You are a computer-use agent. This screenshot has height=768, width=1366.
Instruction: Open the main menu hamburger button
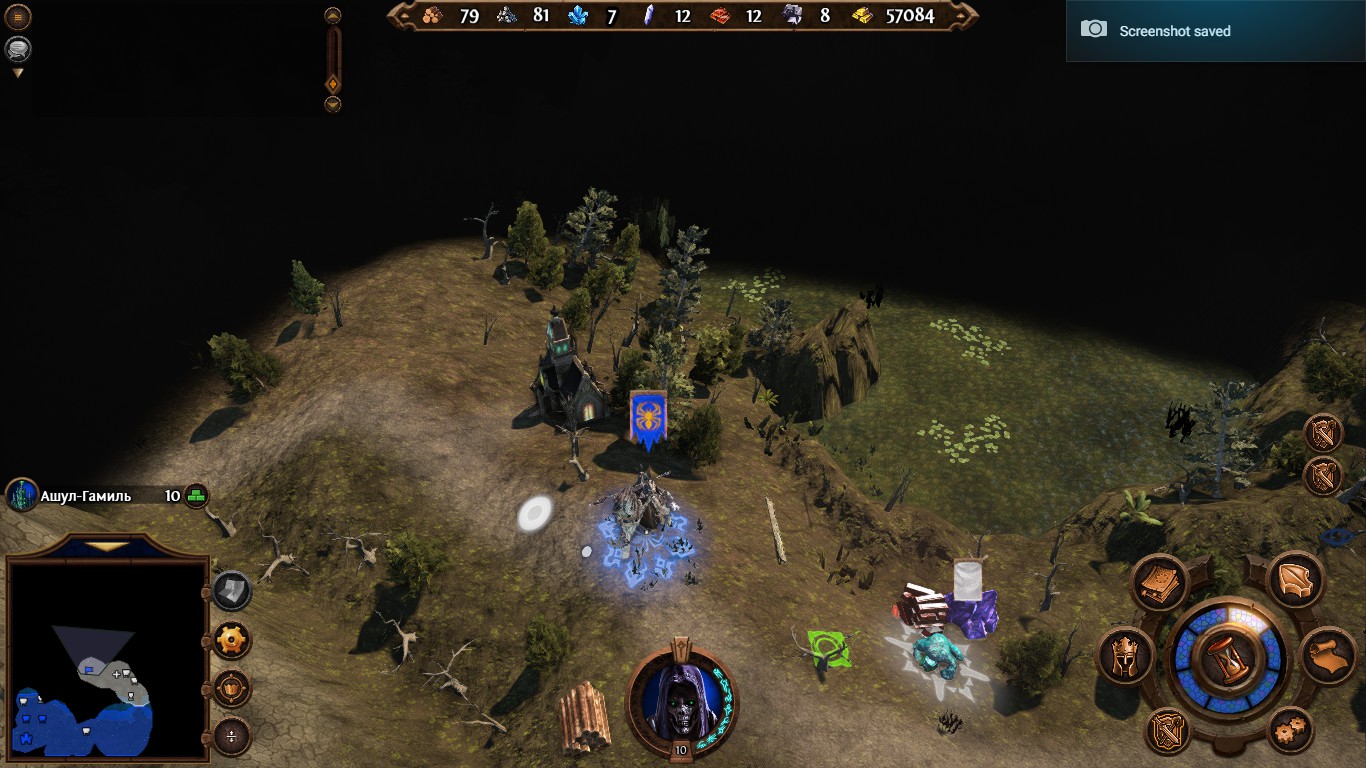pyautogui.click(x=18, y=17)
